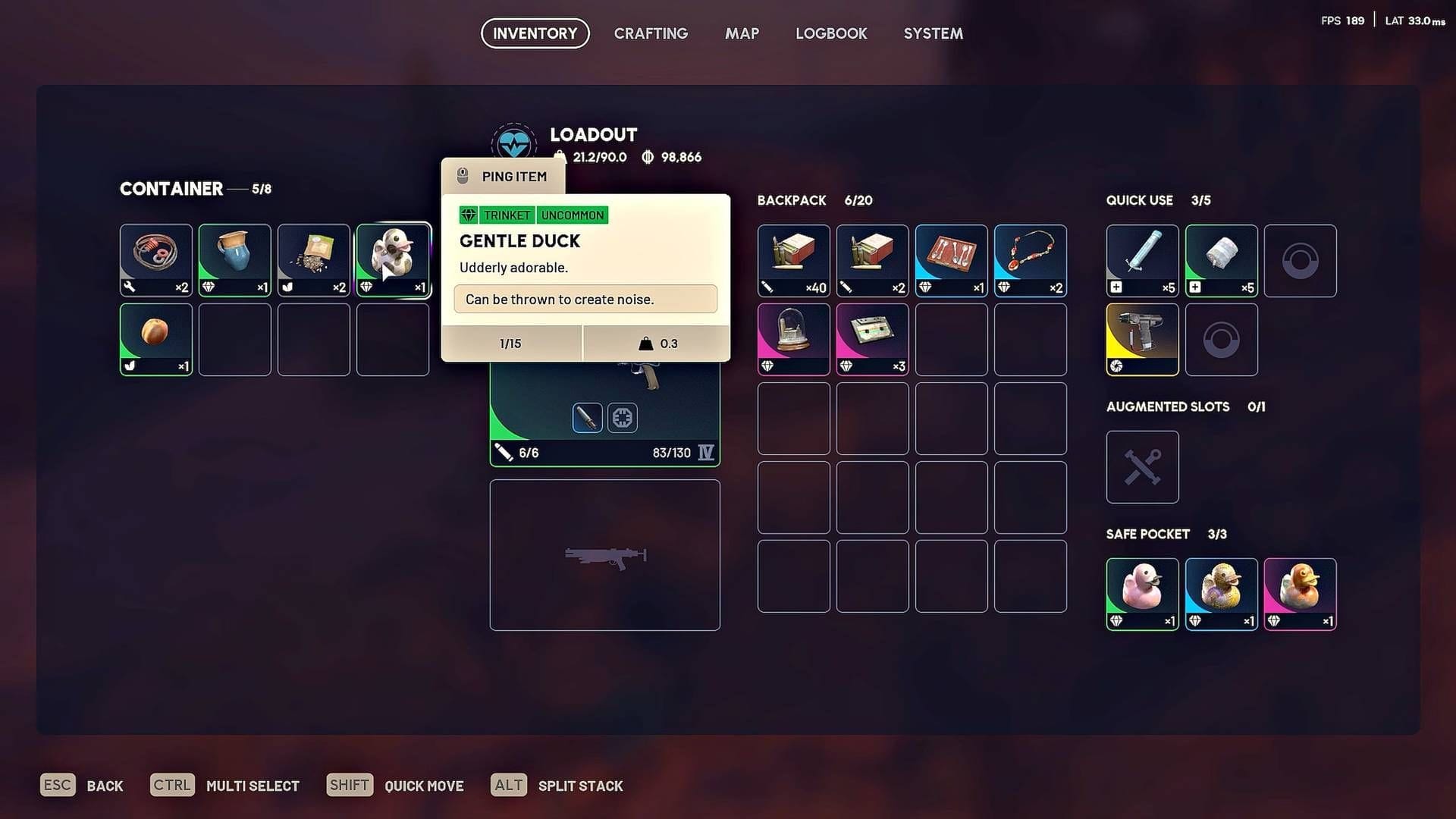Select the cassette tape stack in backpack
The width and height of the screenshot is (1456, 819).
[x=872, y=338]
